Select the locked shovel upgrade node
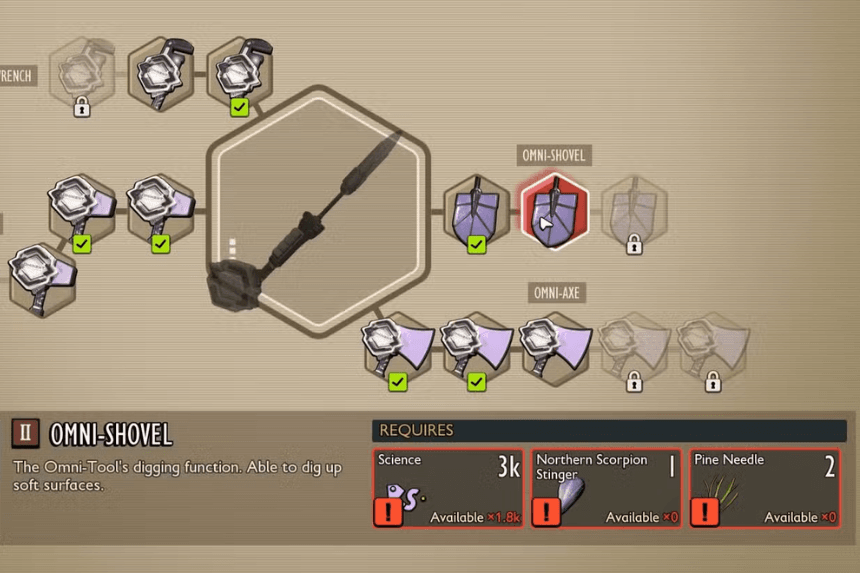The width and height of the screenshot is (860, 573). tap(634, 210)
